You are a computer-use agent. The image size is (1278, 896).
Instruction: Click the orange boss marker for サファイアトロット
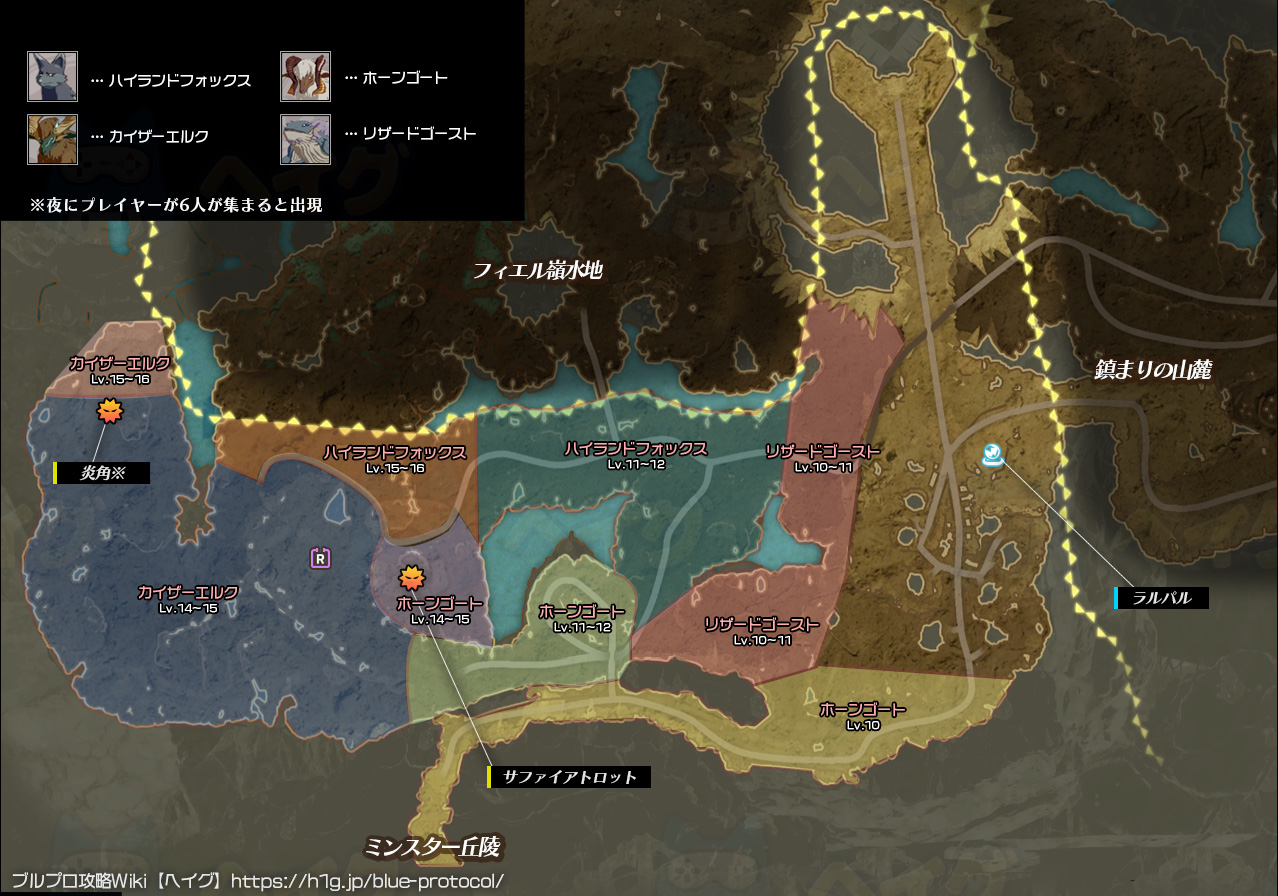point(411,577)
